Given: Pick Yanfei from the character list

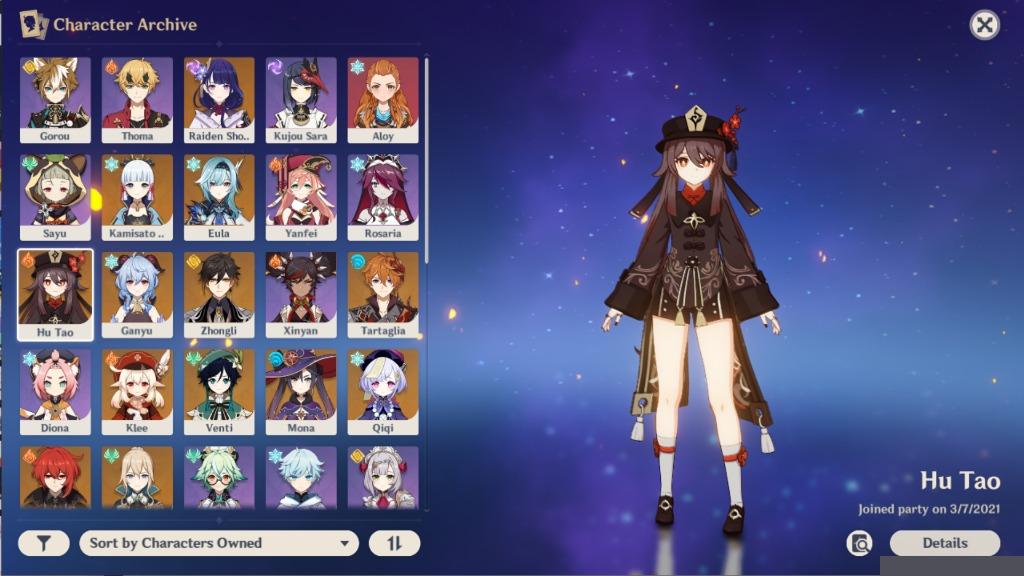Looking at the screenshot, I should pos(301,196).
